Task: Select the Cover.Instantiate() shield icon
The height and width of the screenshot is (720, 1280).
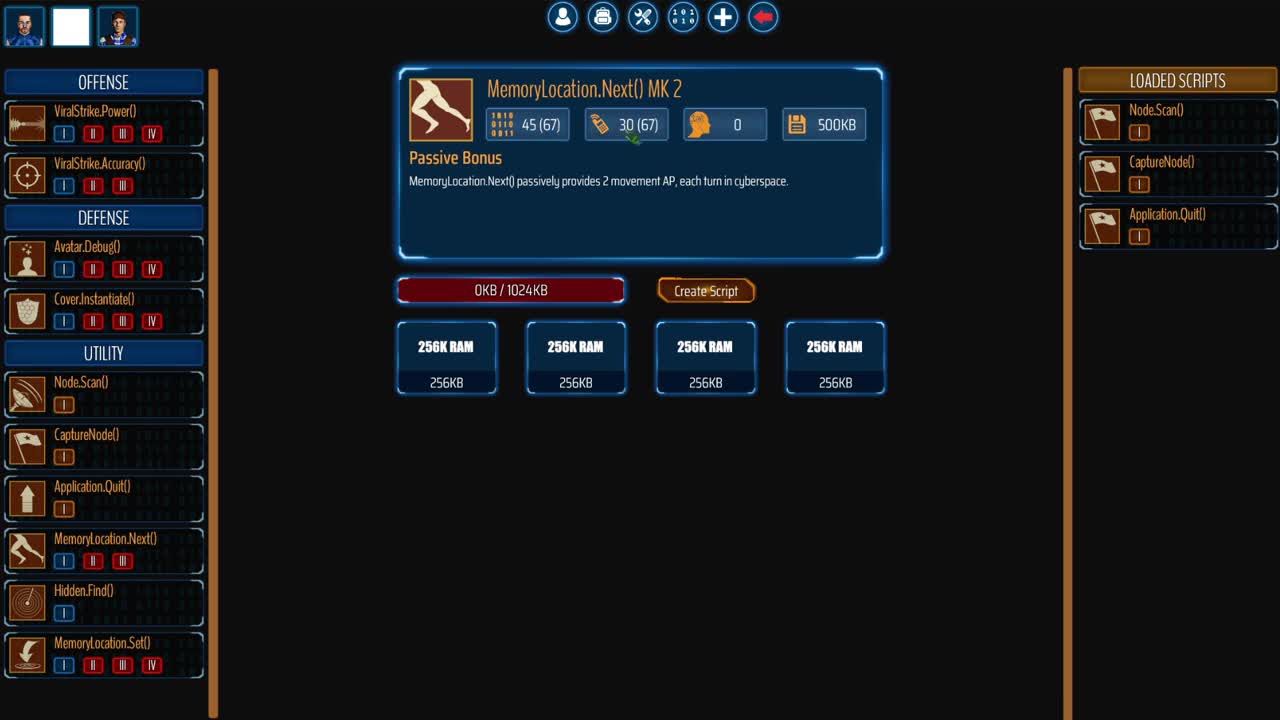Action: (27, 310)
